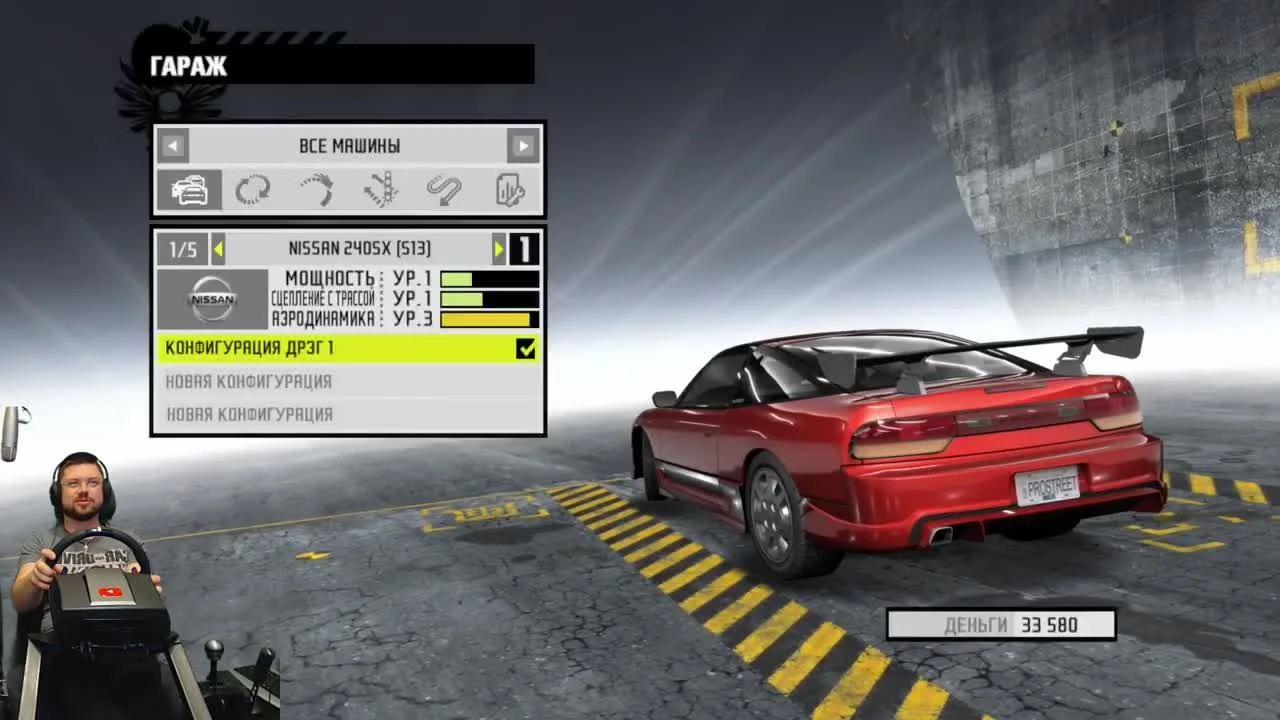Click left arrow on ВСЕ МАШИНЫ selector
Viewport: 1280px width, 720px height.
point(172,146)
